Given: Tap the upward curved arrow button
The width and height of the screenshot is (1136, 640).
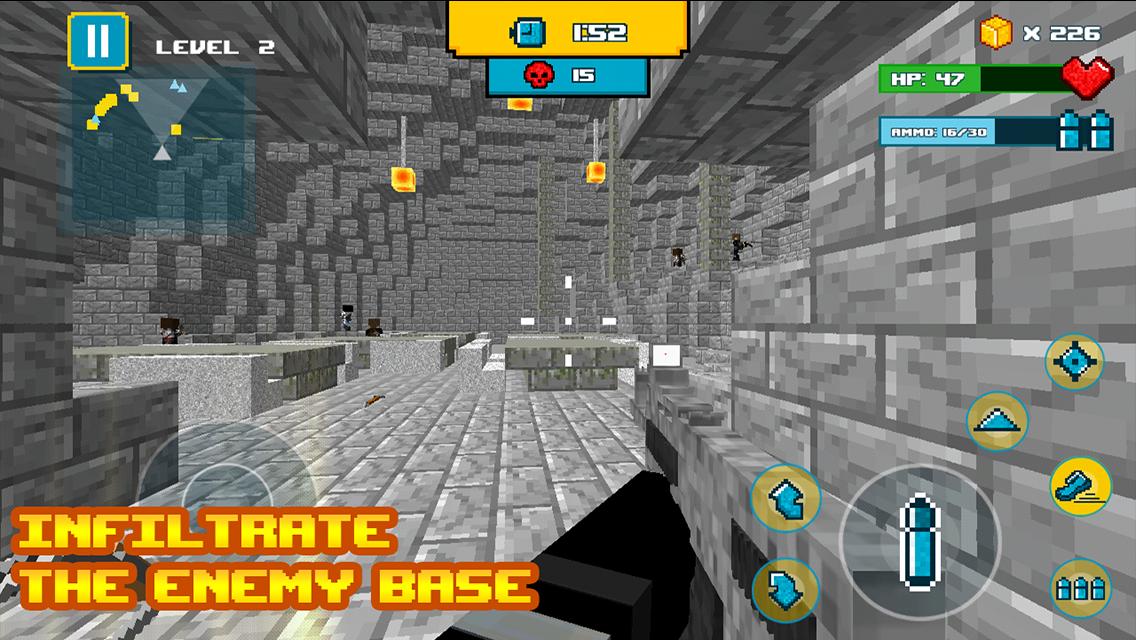Looking at the screenshot, I should [x=785, y=499].
